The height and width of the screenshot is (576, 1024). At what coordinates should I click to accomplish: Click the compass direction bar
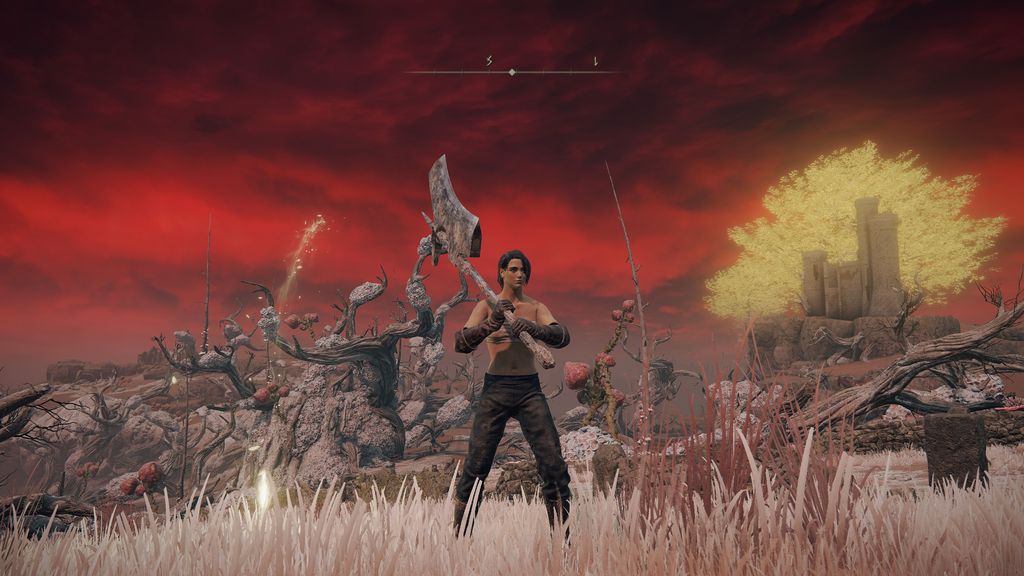(x=512, y=71)
